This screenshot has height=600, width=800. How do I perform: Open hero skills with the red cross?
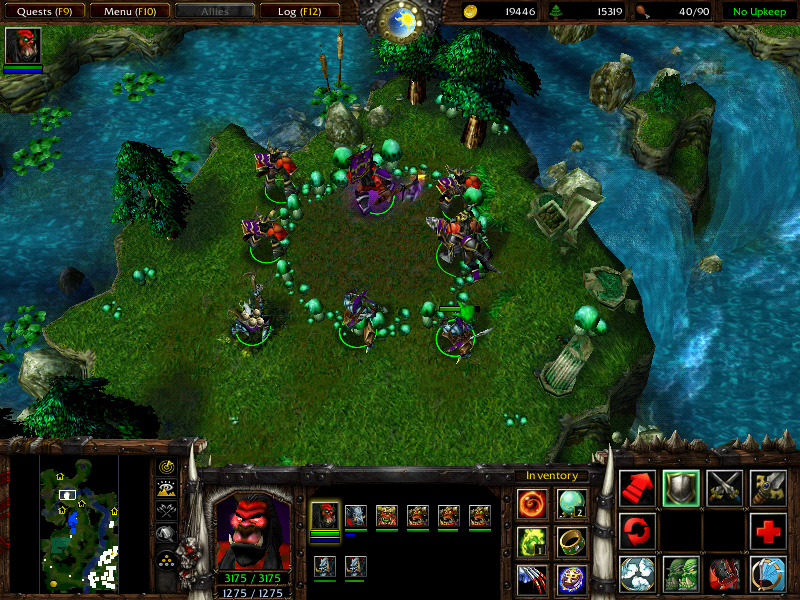pos(768,530)
